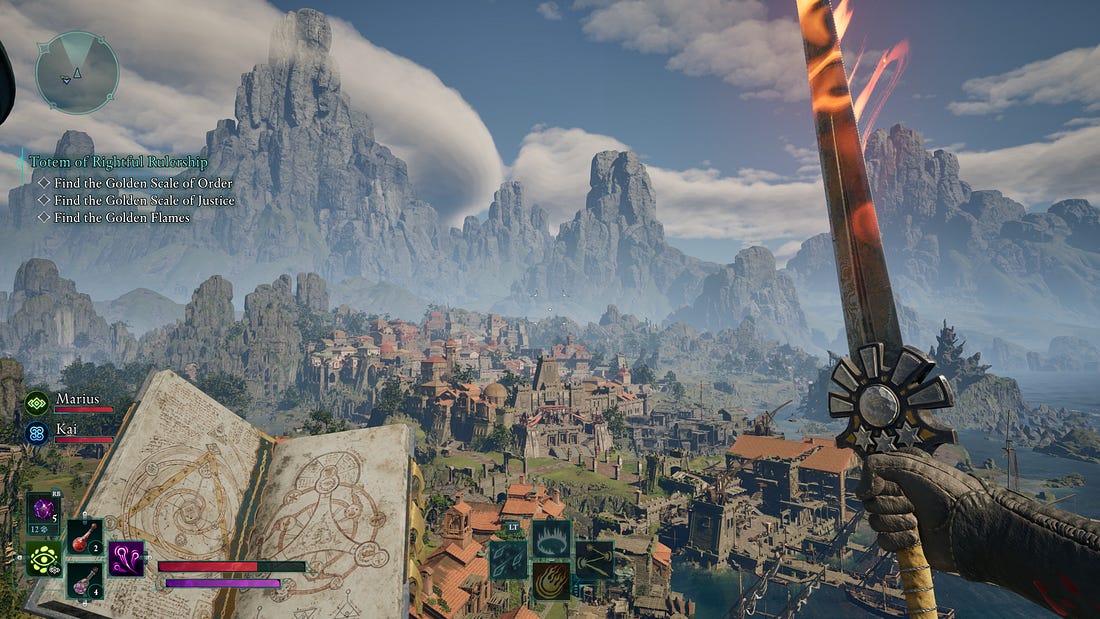Activate the green eye ability
Image resolution: width=1100 pixels, height=619 pixels.
pyautogui.click(x=43, y=558)
